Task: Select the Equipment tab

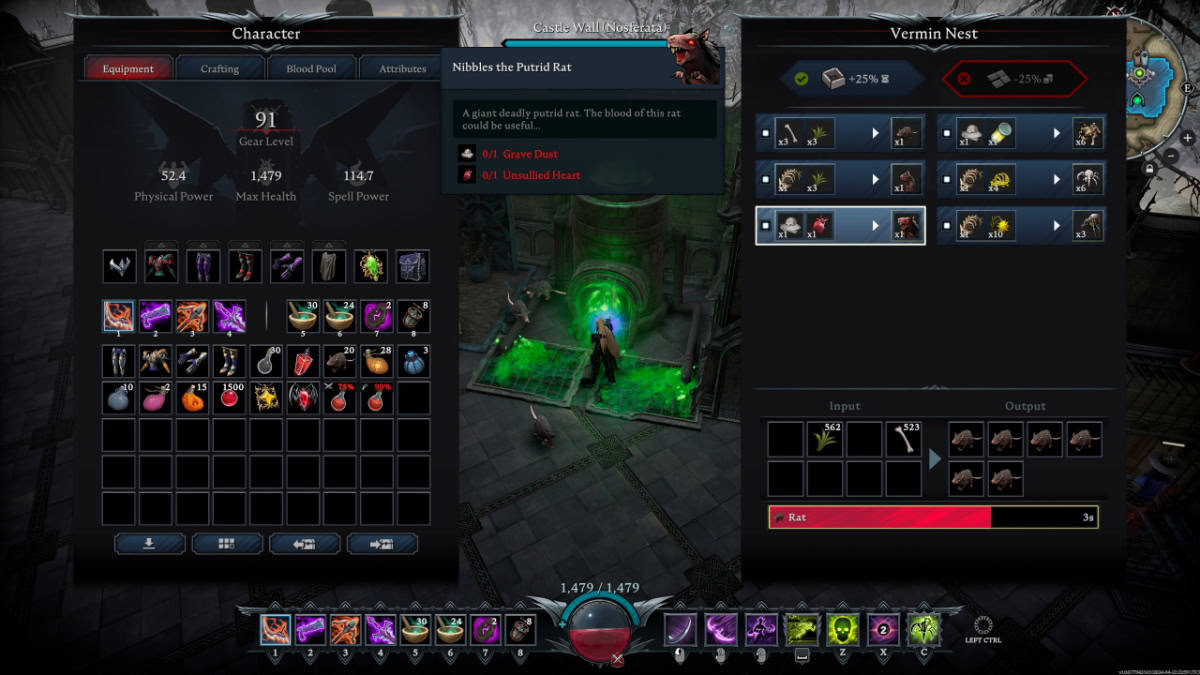Action: [x=128, y=69]
